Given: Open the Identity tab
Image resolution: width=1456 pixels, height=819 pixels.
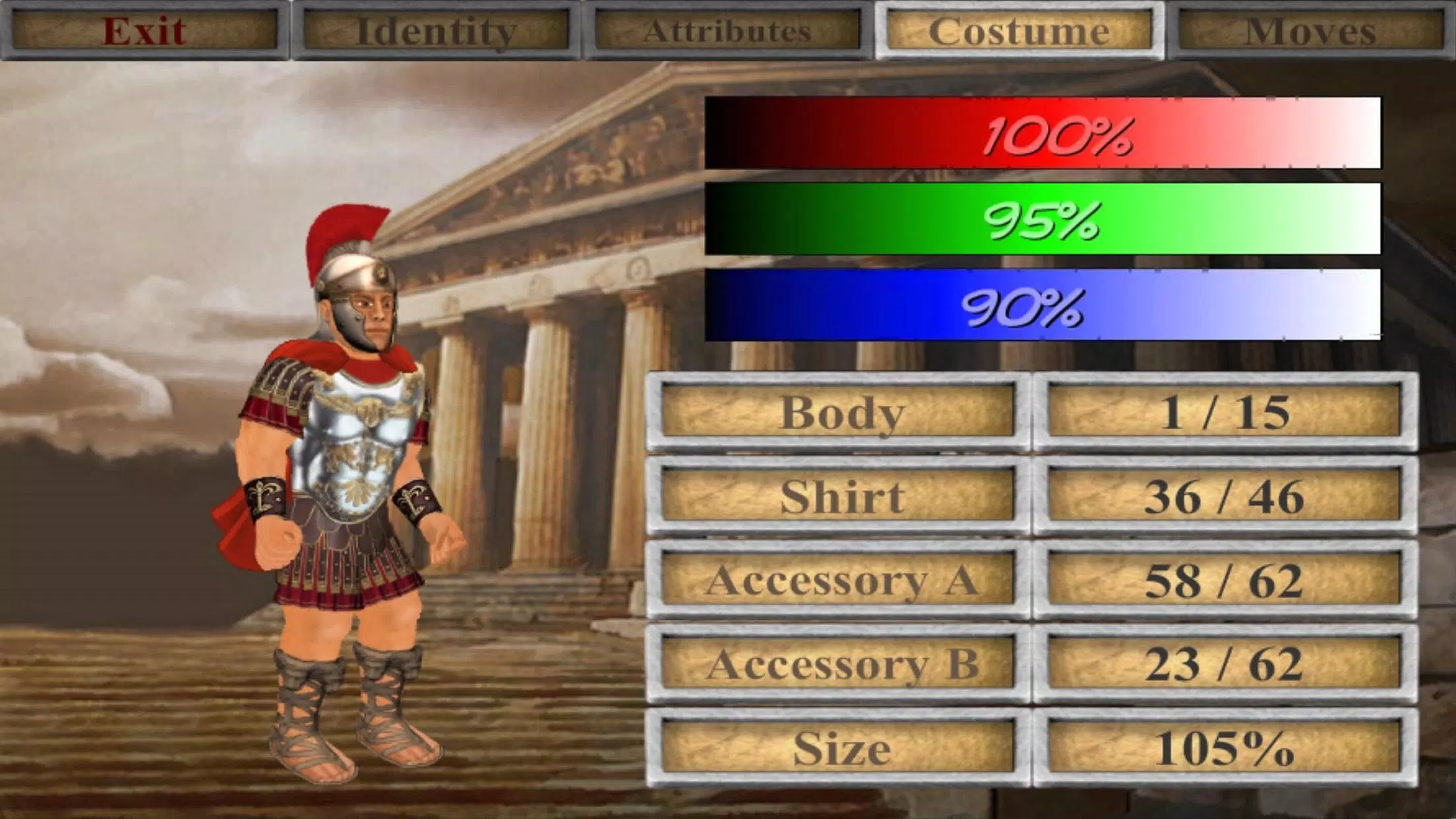Looking at the screenshot, I should [x=437, y=30].
